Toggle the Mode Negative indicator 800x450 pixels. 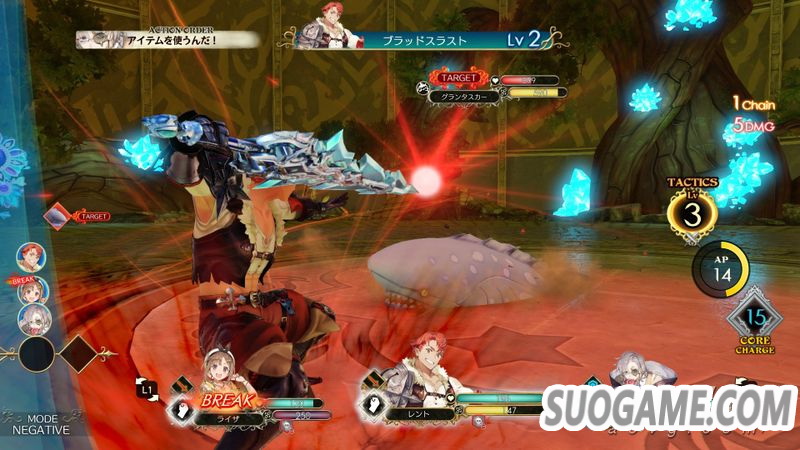point(35,423)
